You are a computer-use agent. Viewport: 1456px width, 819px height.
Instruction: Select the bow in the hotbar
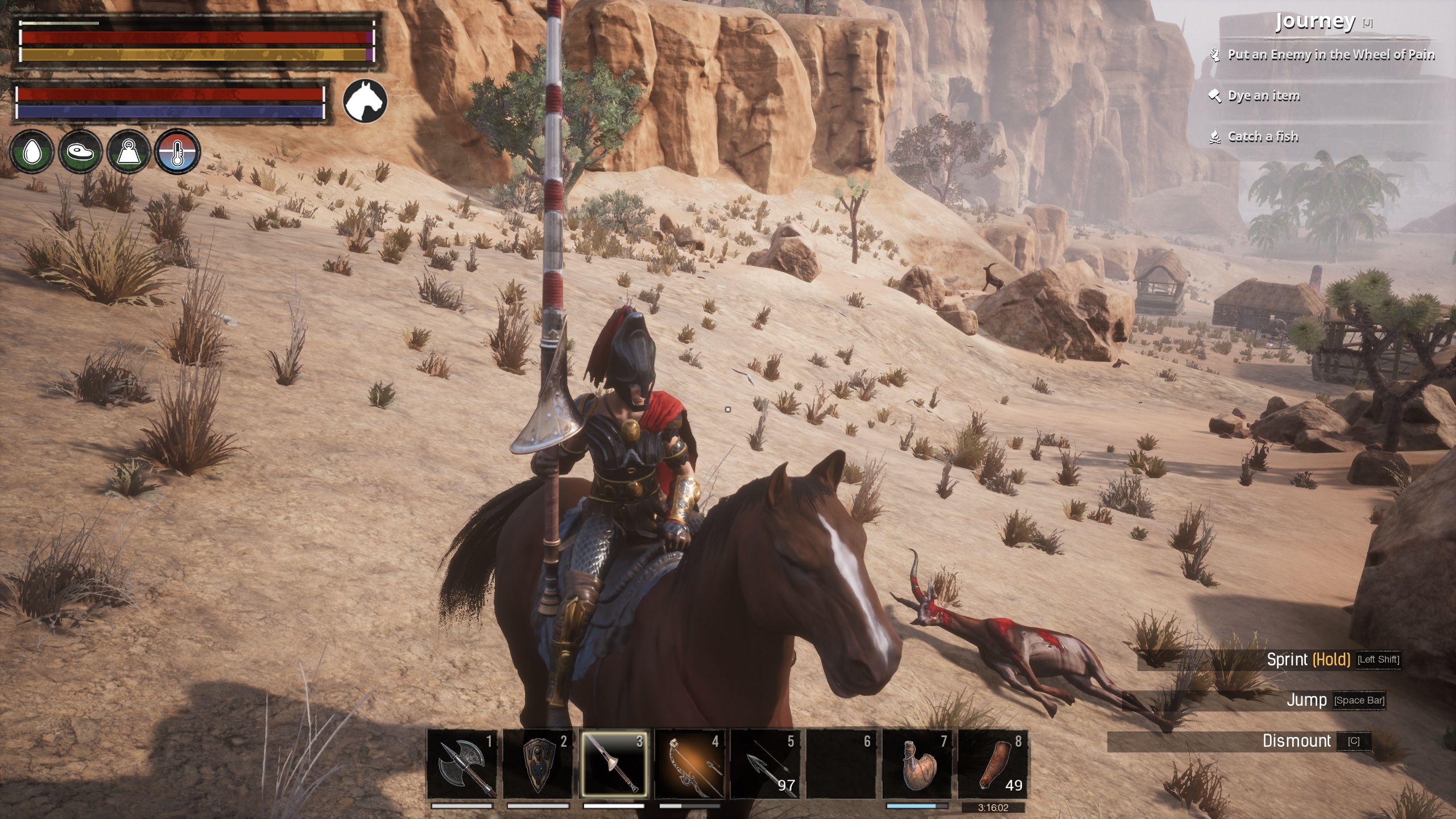689,764
